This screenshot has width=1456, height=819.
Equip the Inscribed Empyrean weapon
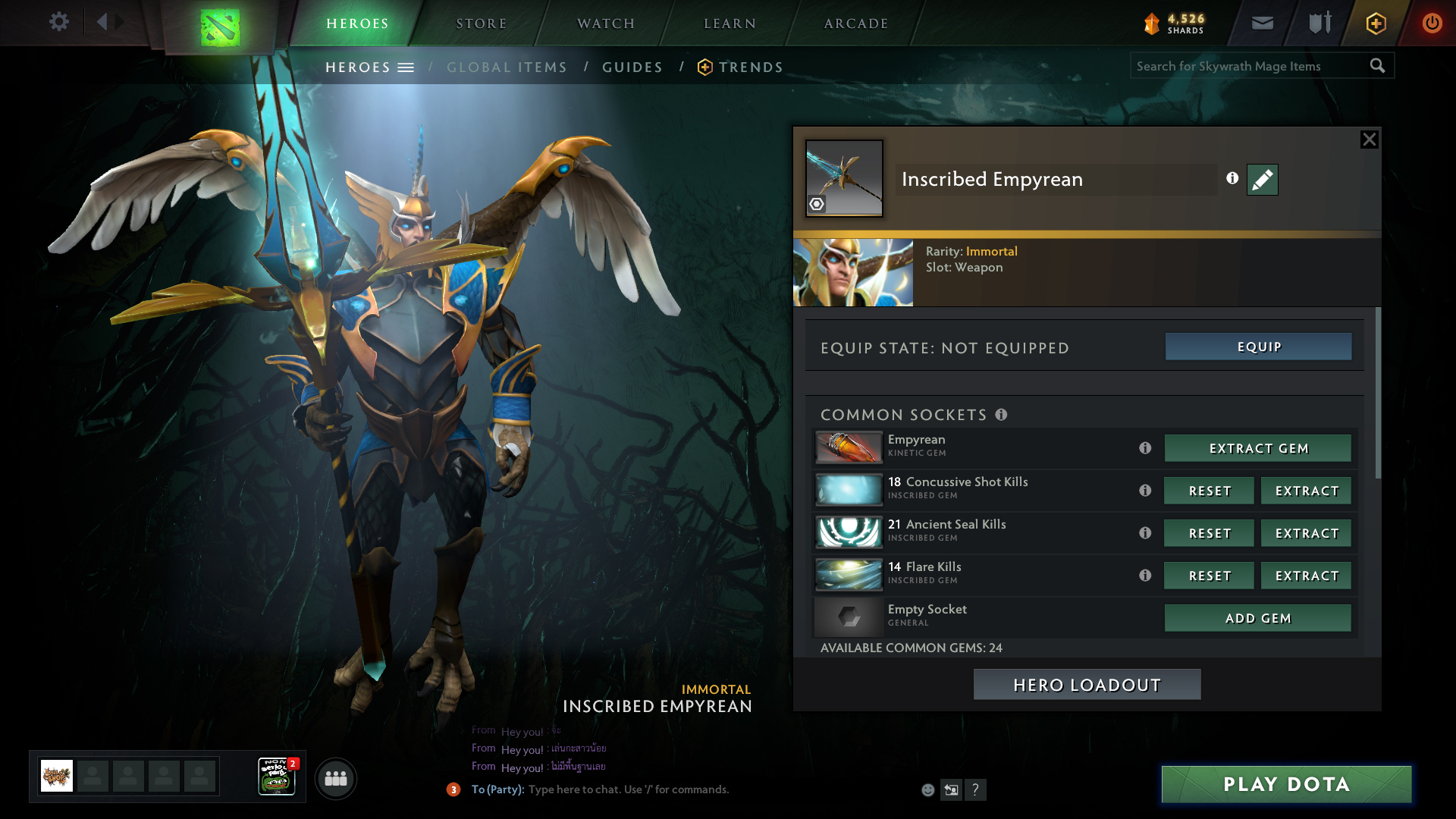point(1258,347)
